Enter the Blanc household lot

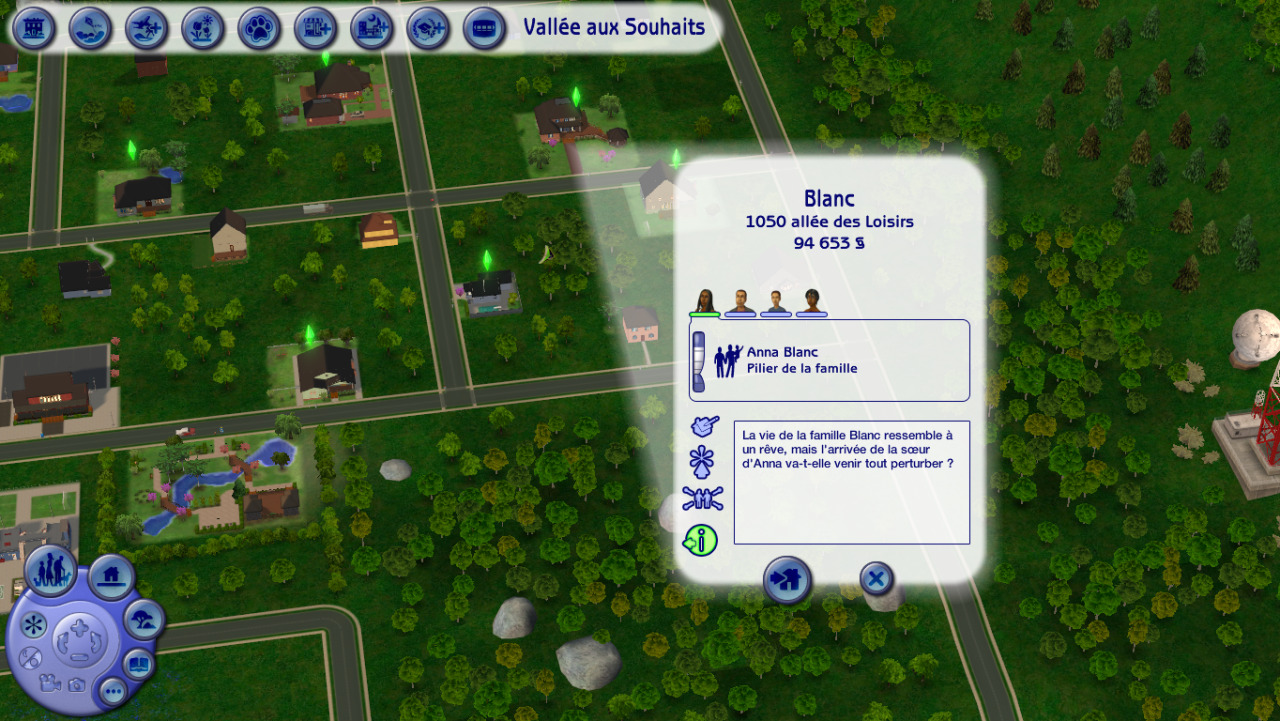click(787, 580)
